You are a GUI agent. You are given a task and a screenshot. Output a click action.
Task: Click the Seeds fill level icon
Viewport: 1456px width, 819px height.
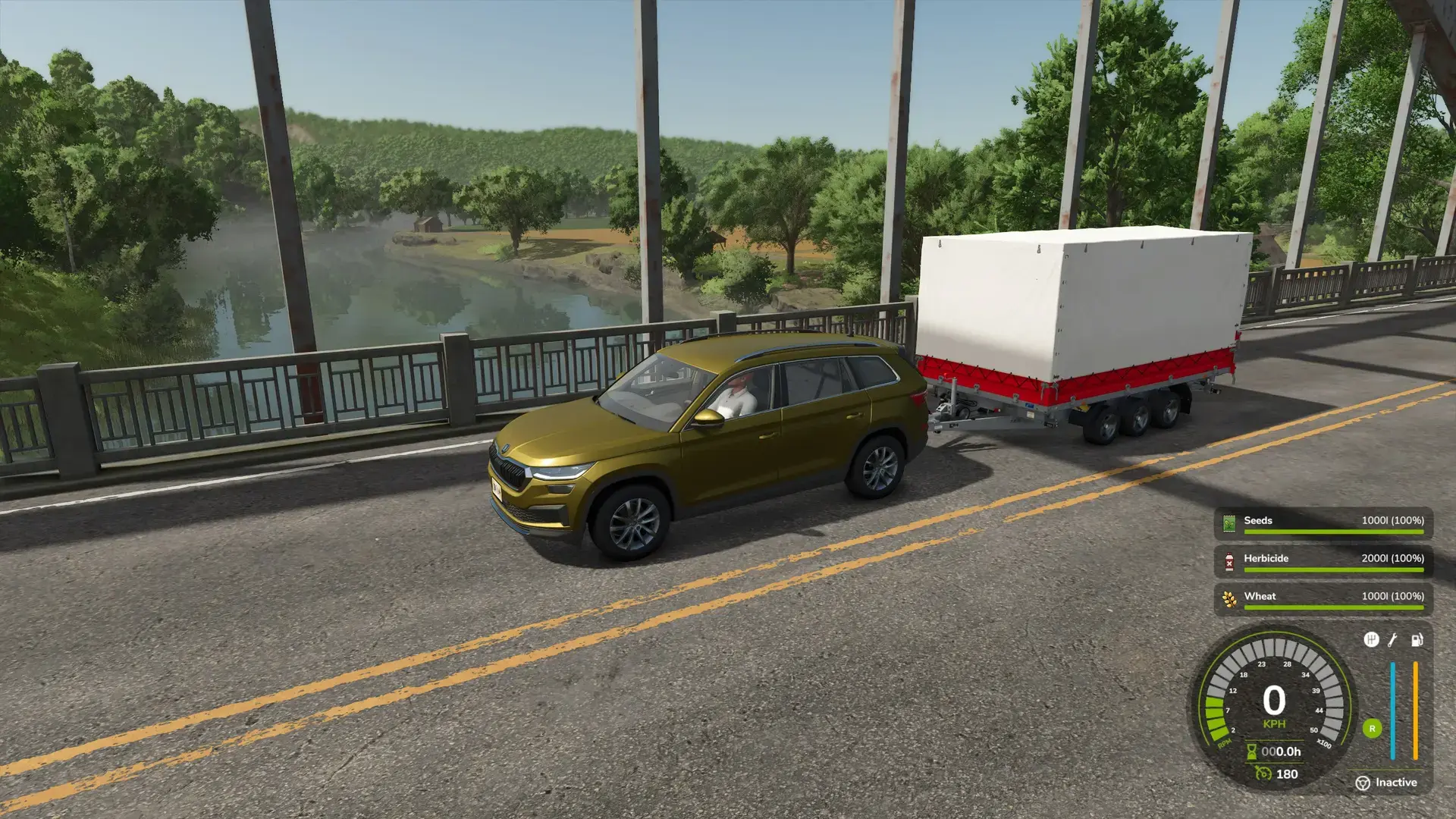tap(1229, 523)
